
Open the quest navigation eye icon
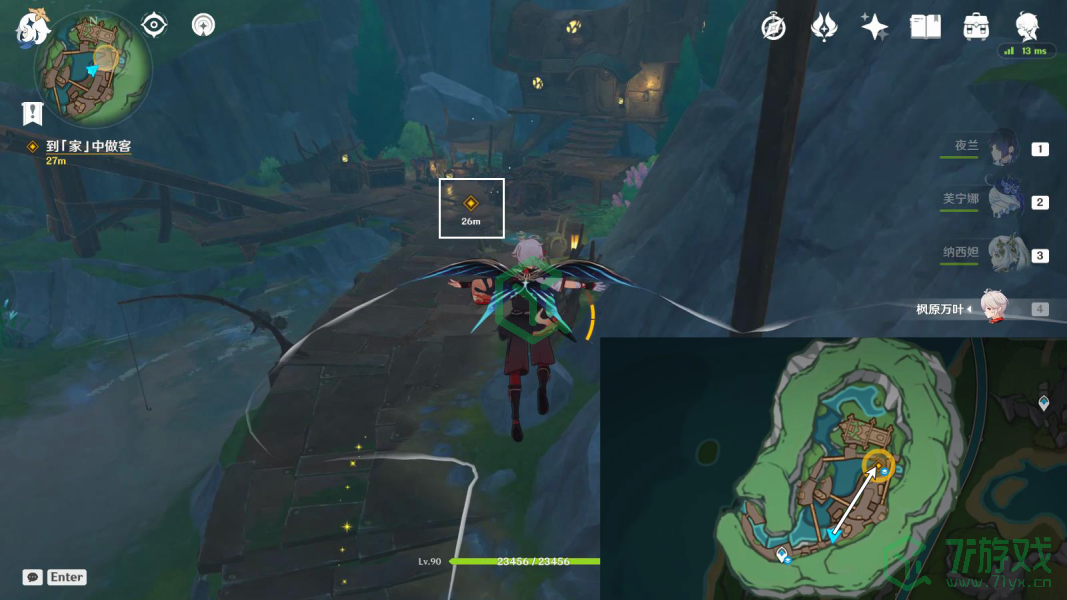[x=154, y=25]
